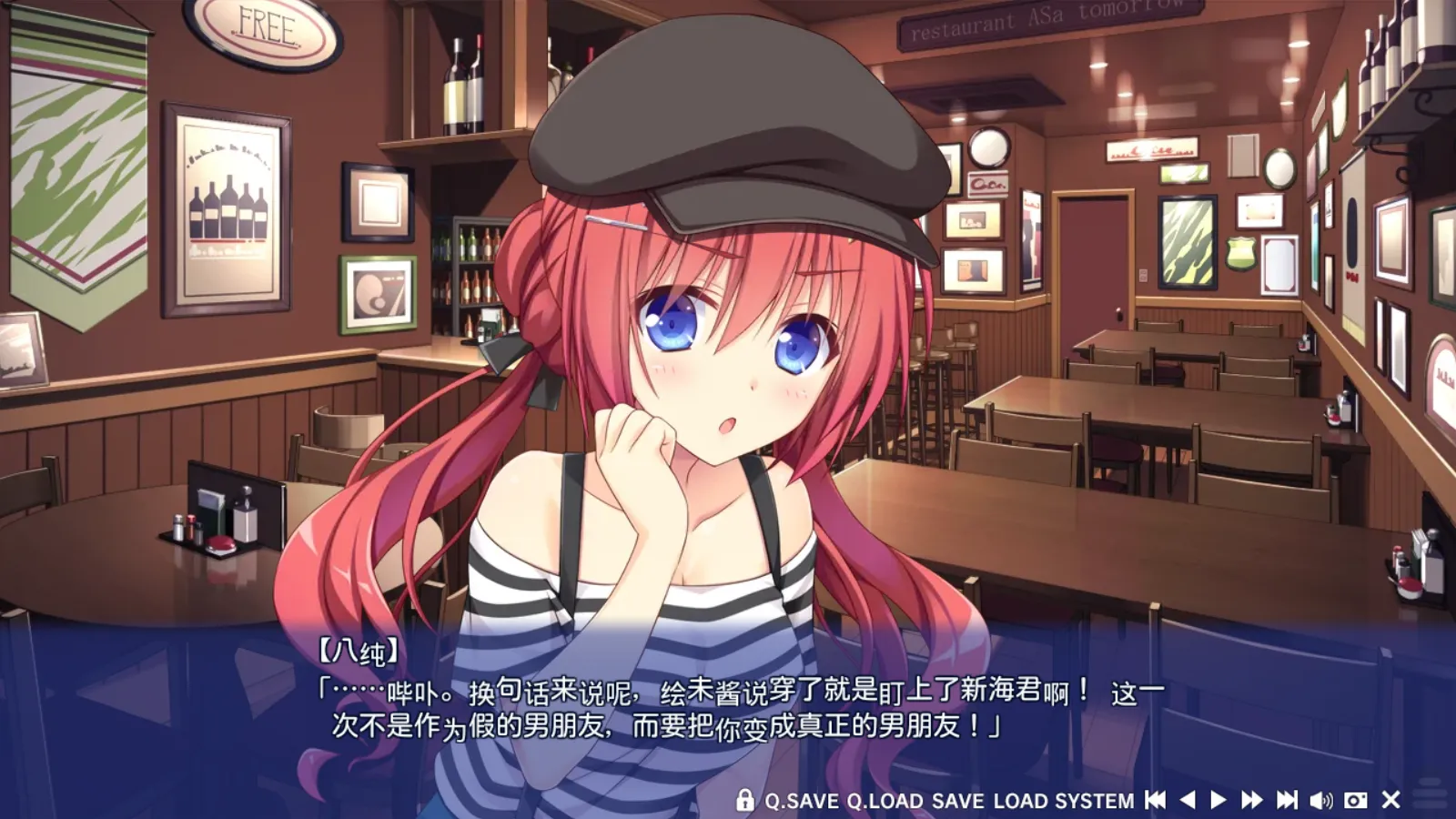Toggle the quick save lock icon
The height and width of the screenshot is (819, 1456).
[x=743, y=801]
